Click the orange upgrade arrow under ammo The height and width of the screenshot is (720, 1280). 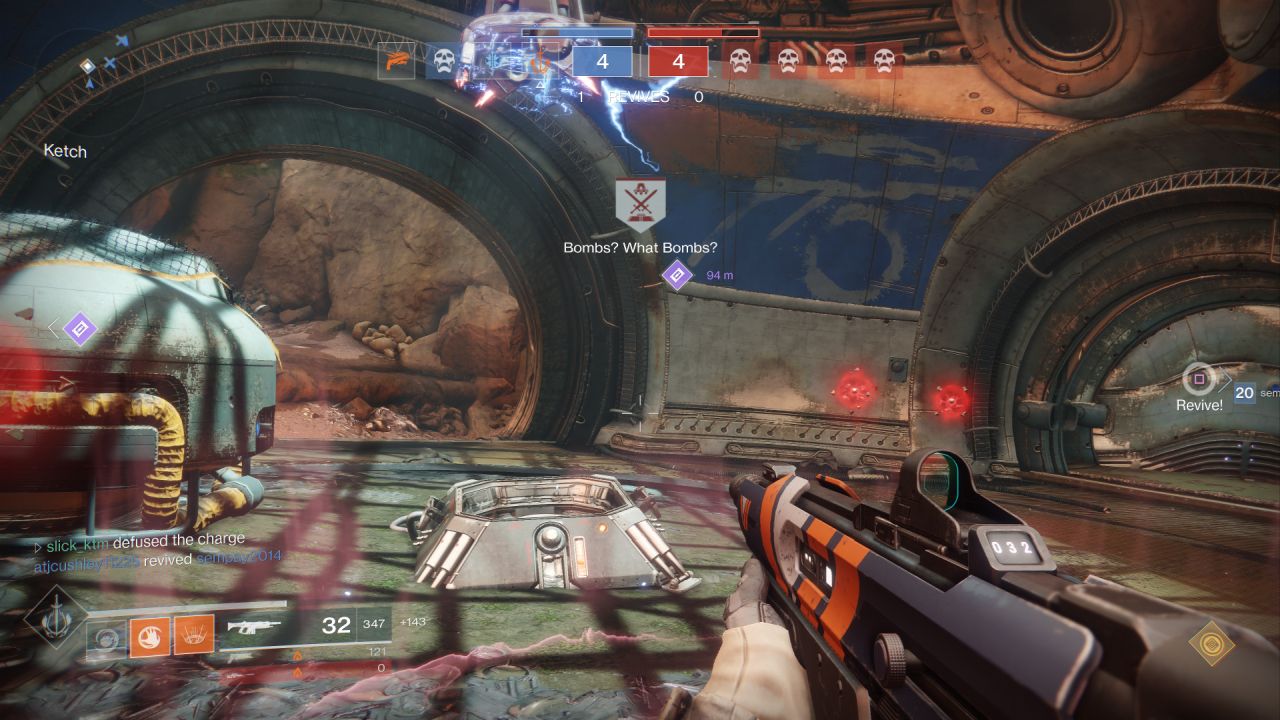298,655
